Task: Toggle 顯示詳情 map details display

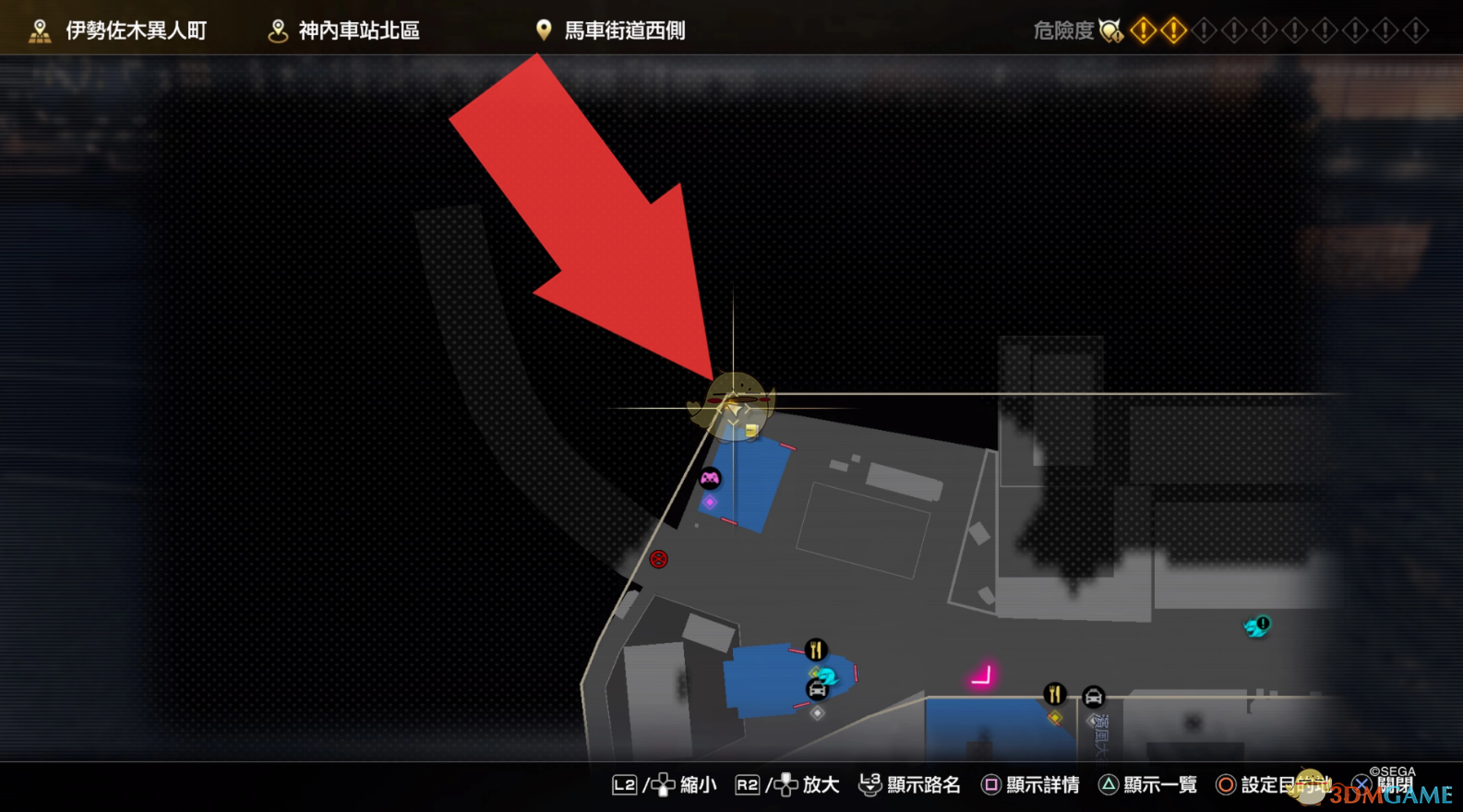Action: coord(1041,784)
